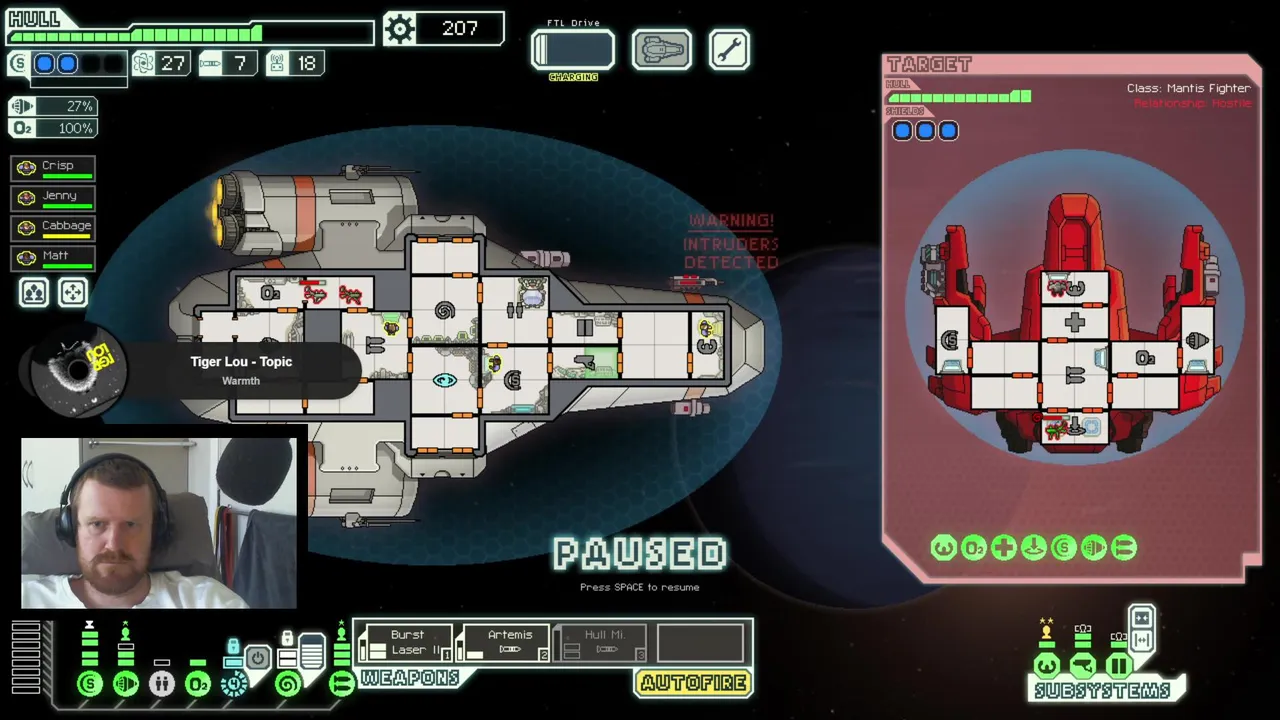Click the weapons system power icon
1280x720 pixels.
click(342, 684)
